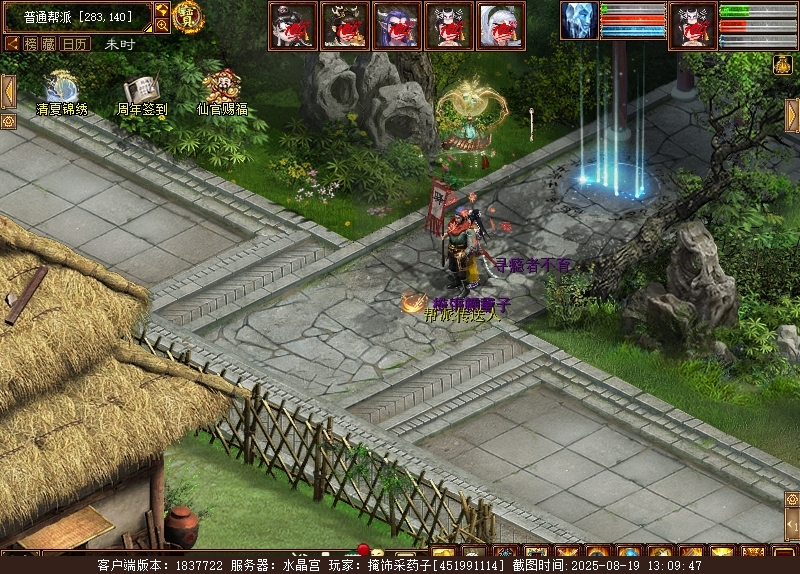Click the gear icon on the lower right edge
This screenshot has width=800, height=574.
[x=791, y=498]
